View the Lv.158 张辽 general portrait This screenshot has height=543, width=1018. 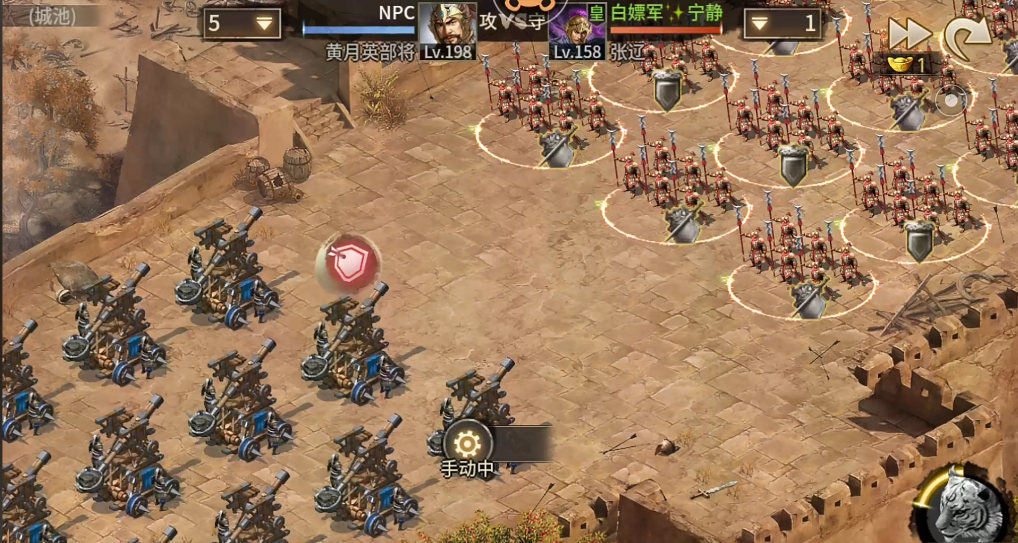tap(577, 30)
